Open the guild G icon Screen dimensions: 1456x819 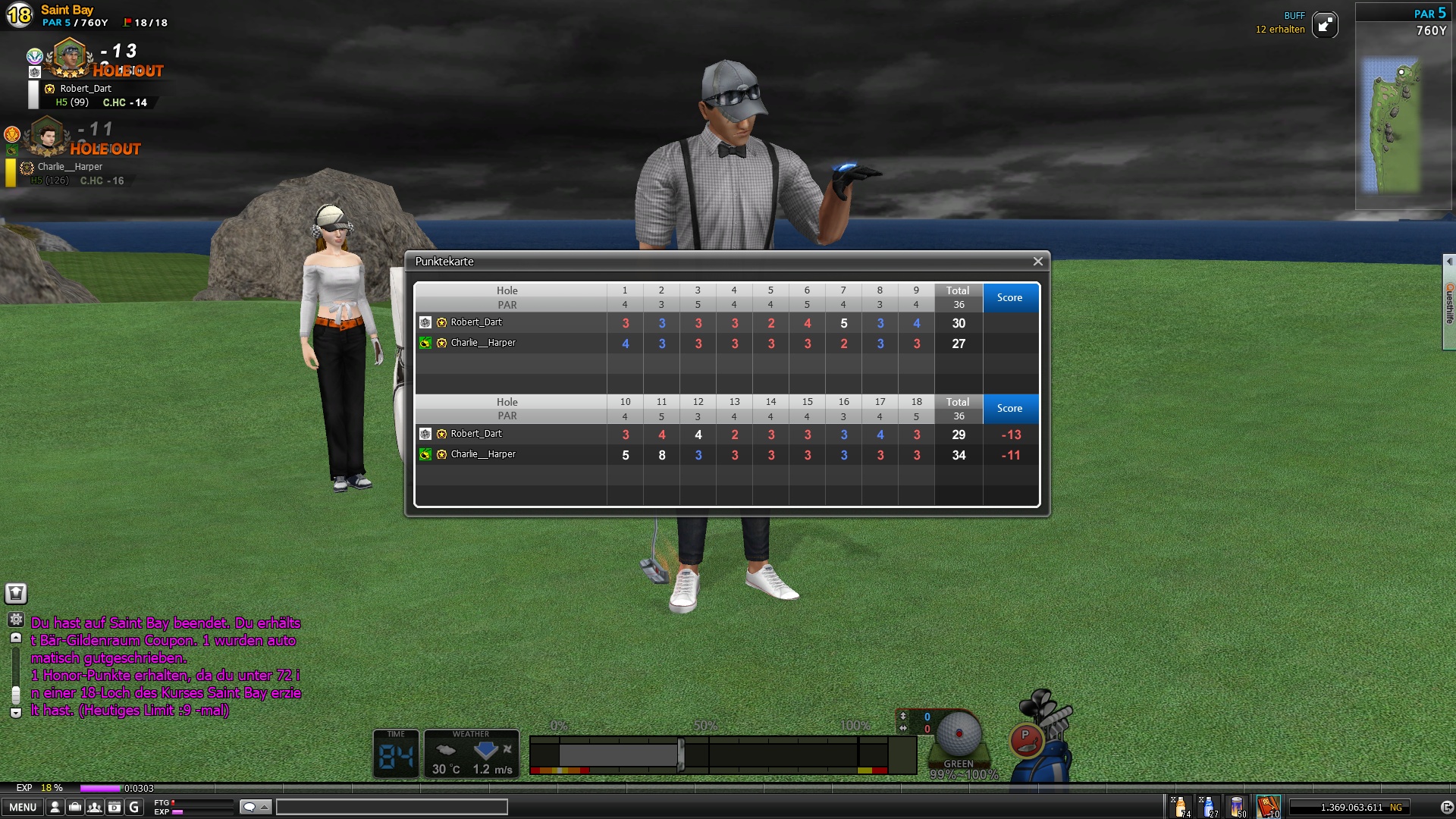134,808
